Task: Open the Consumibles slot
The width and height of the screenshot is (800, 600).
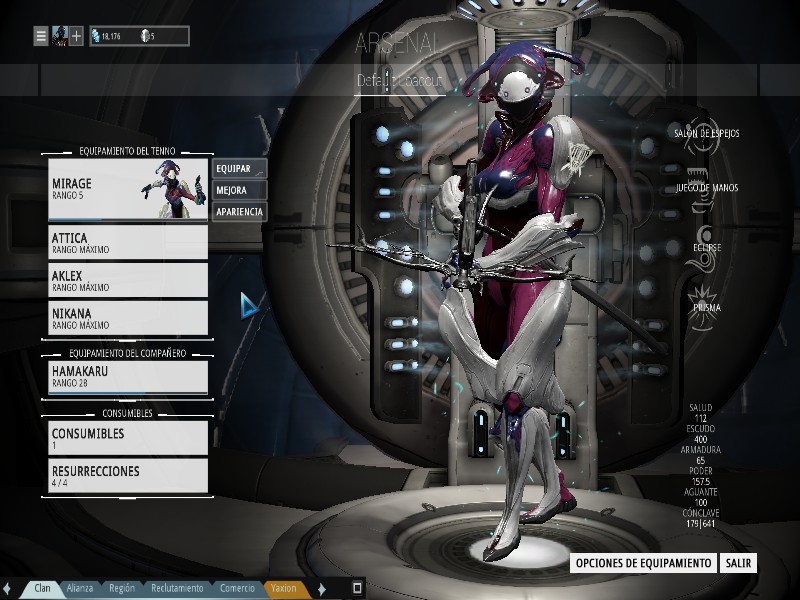Action: coord(128,438)
